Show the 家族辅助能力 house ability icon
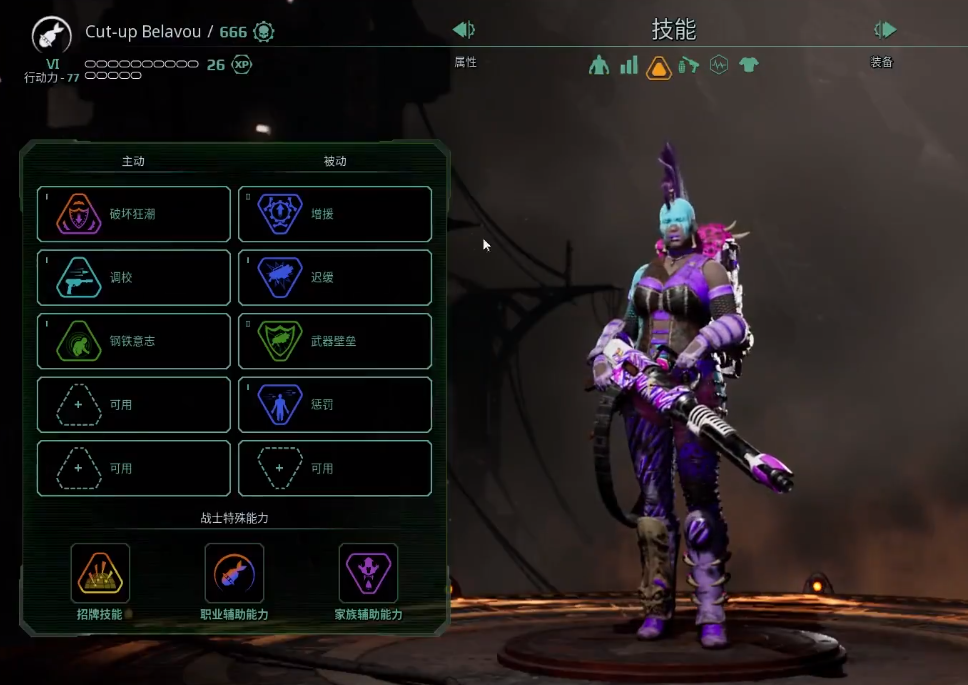This screenshot has width=968, height=685. click(368, 573)
